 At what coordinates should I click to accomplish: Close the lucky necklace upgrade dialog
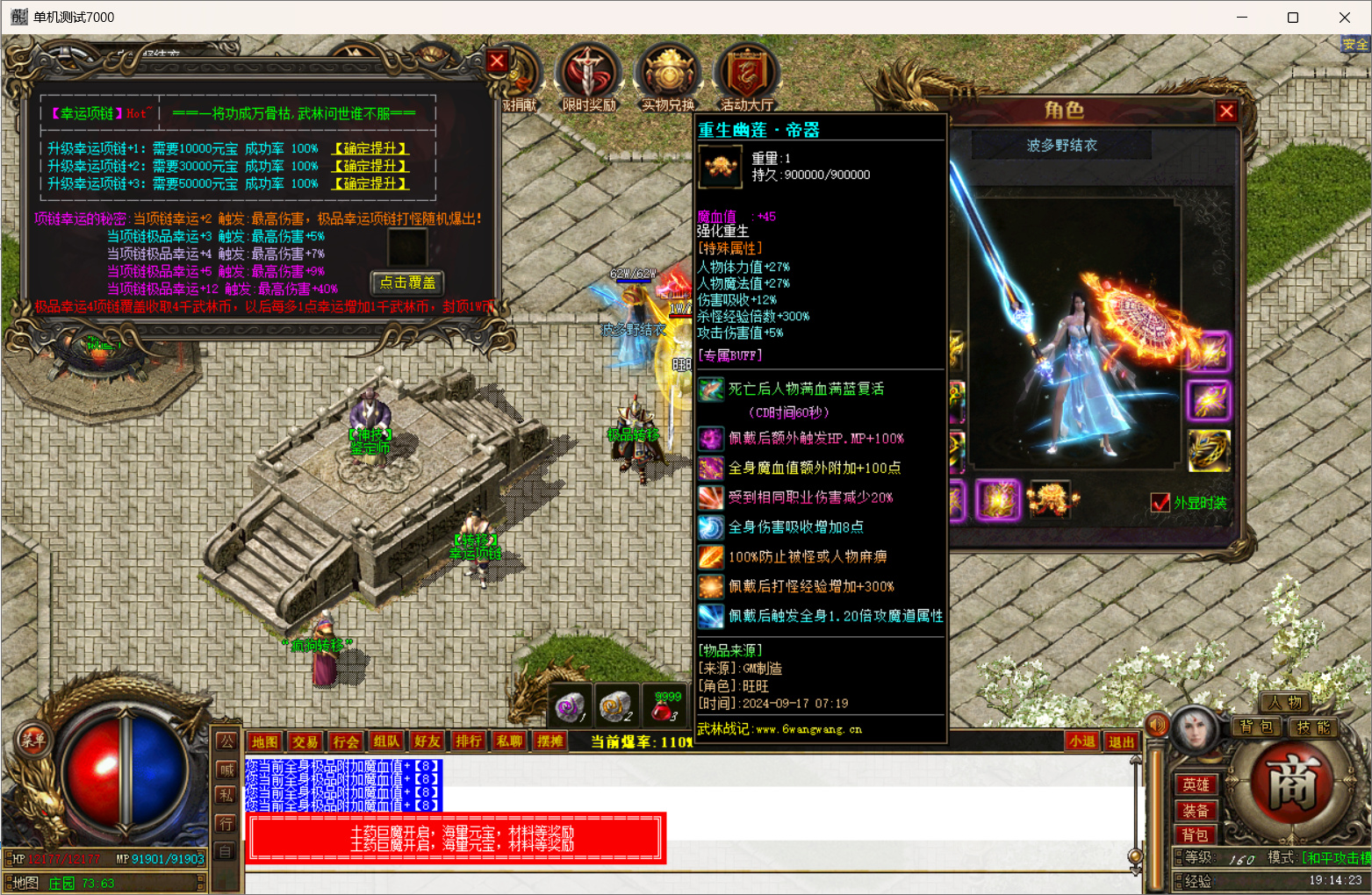coord(497,61)
